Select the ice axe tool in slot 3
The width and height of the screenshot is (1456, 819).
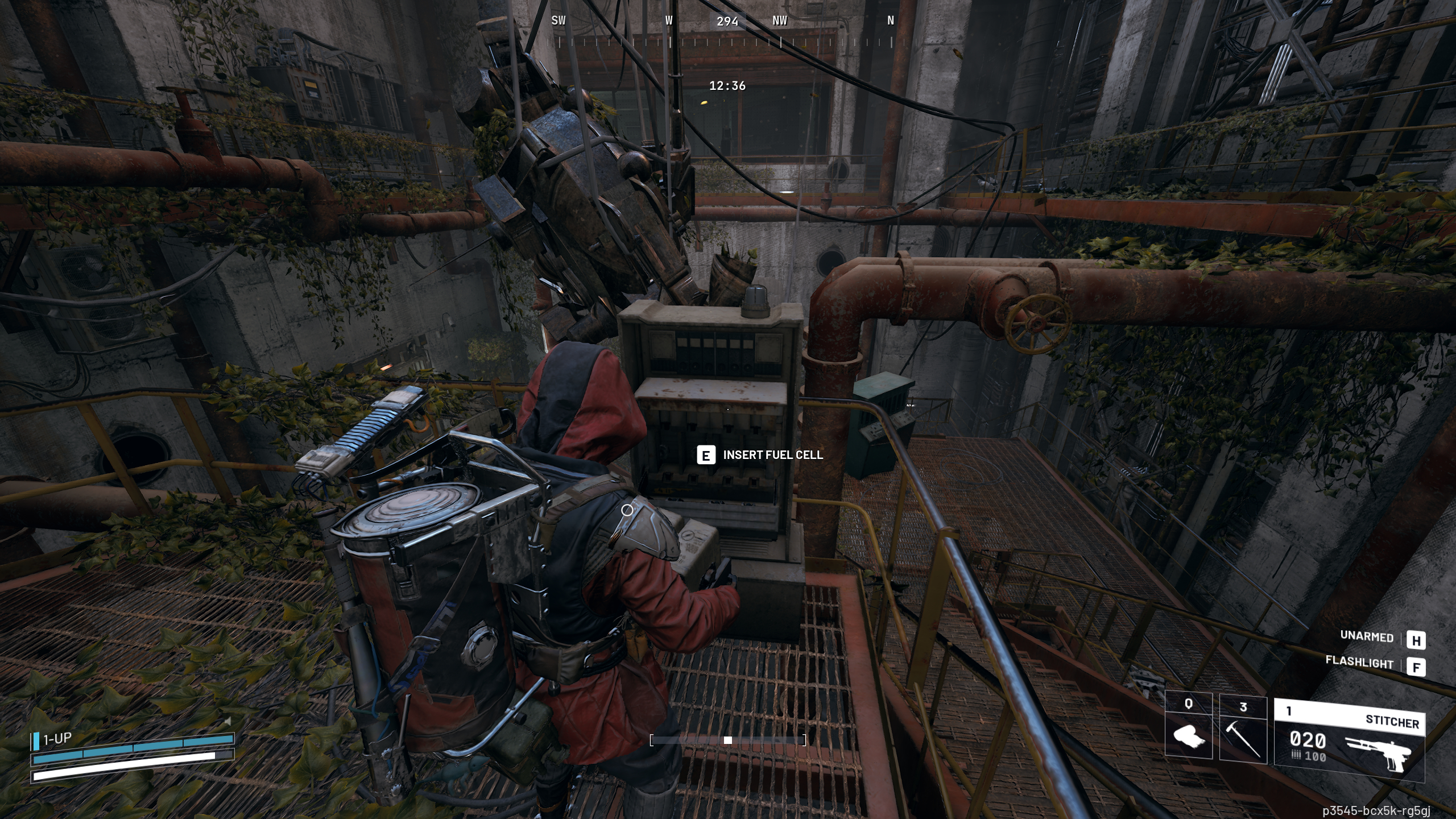coord(1242,739)
